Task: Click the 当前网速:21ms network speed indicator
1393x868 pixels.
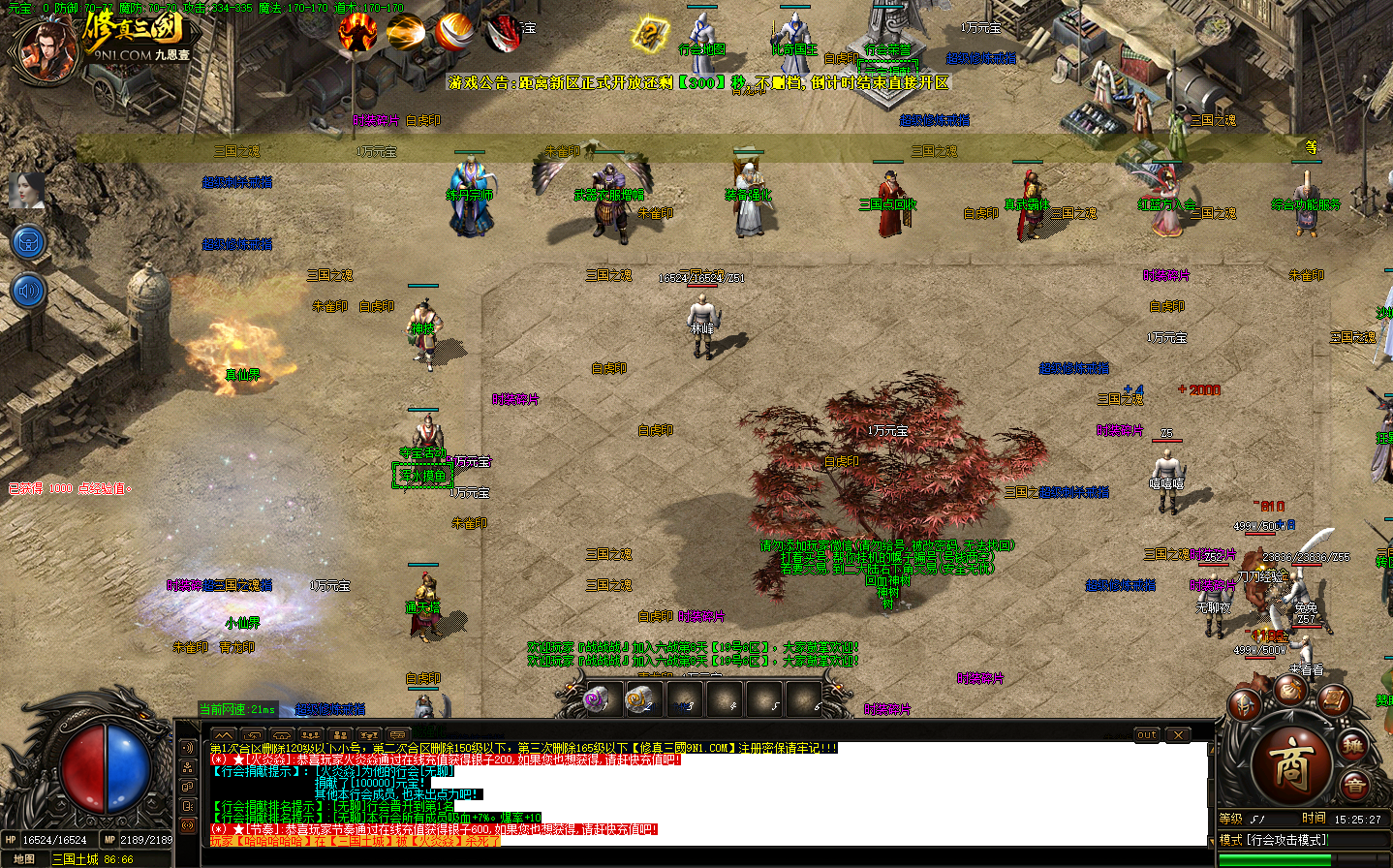Action: pos(235,708)
